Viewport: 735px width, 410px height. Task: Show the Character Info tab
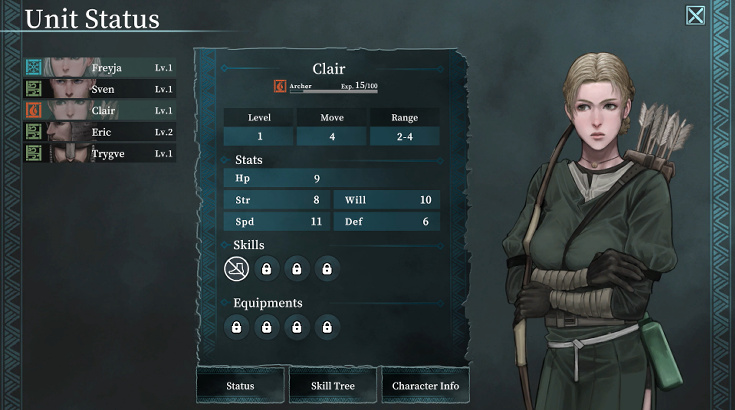tap(425, 385)
